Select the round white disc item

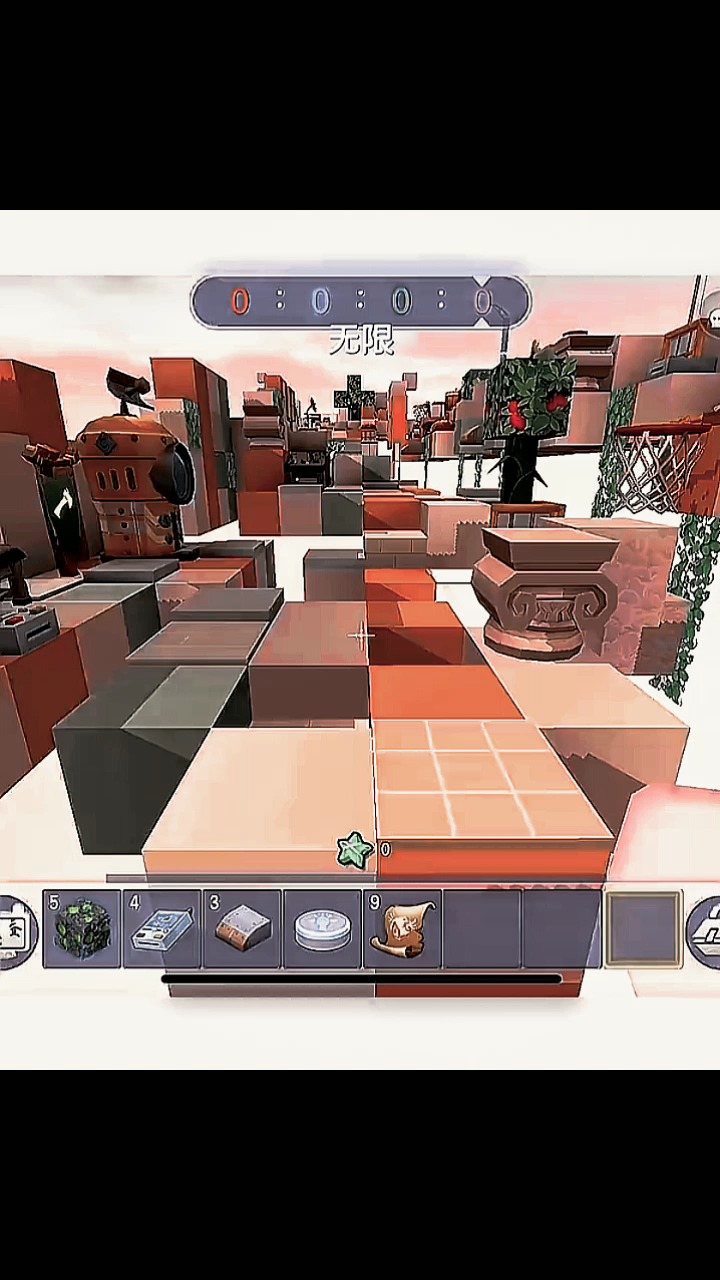click(322, 929)
